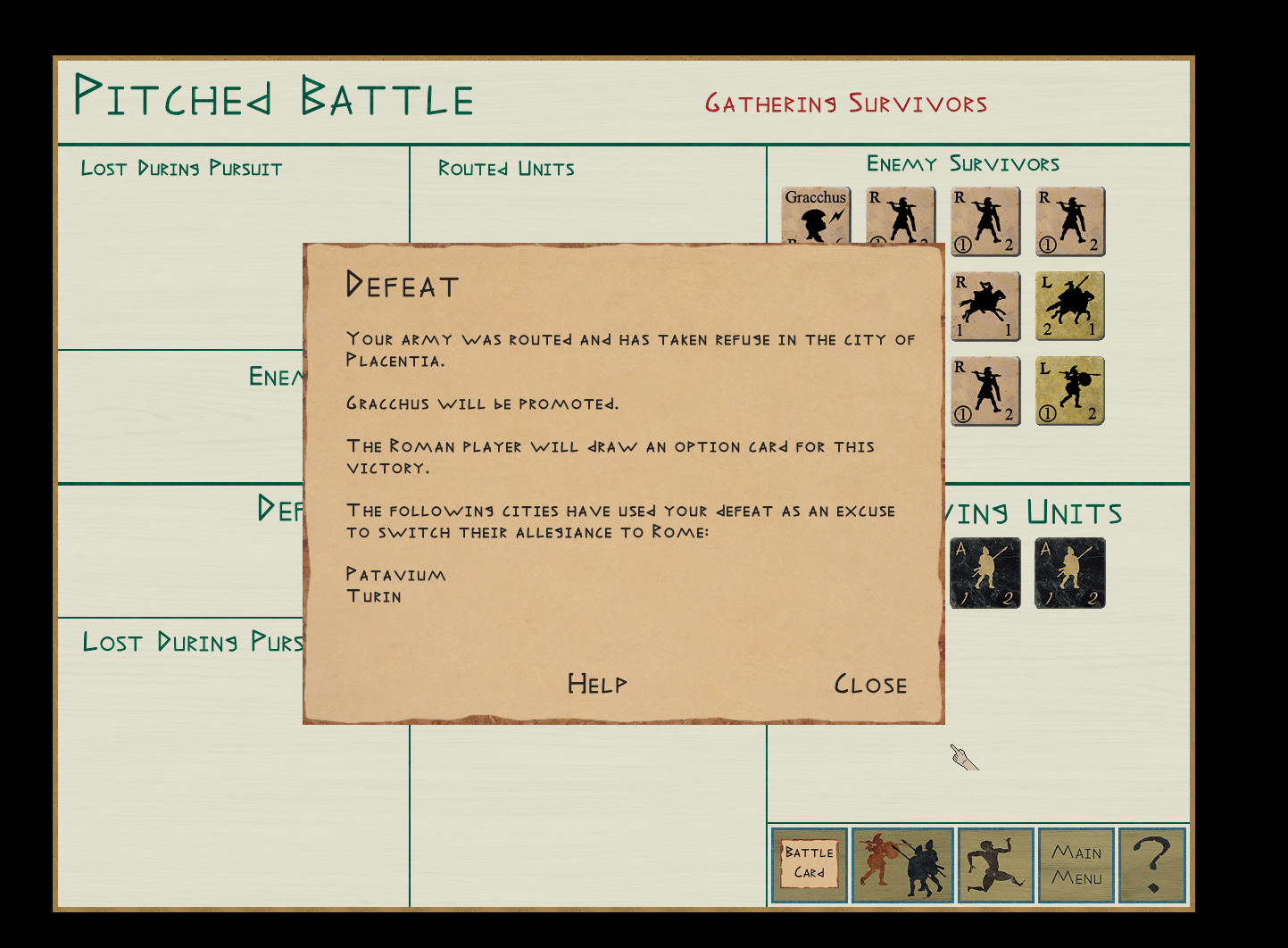Open Help in the Defeat dialog
Viewport: 1288px width, 948px height.
pyautogui.click(x=597, y=685)
